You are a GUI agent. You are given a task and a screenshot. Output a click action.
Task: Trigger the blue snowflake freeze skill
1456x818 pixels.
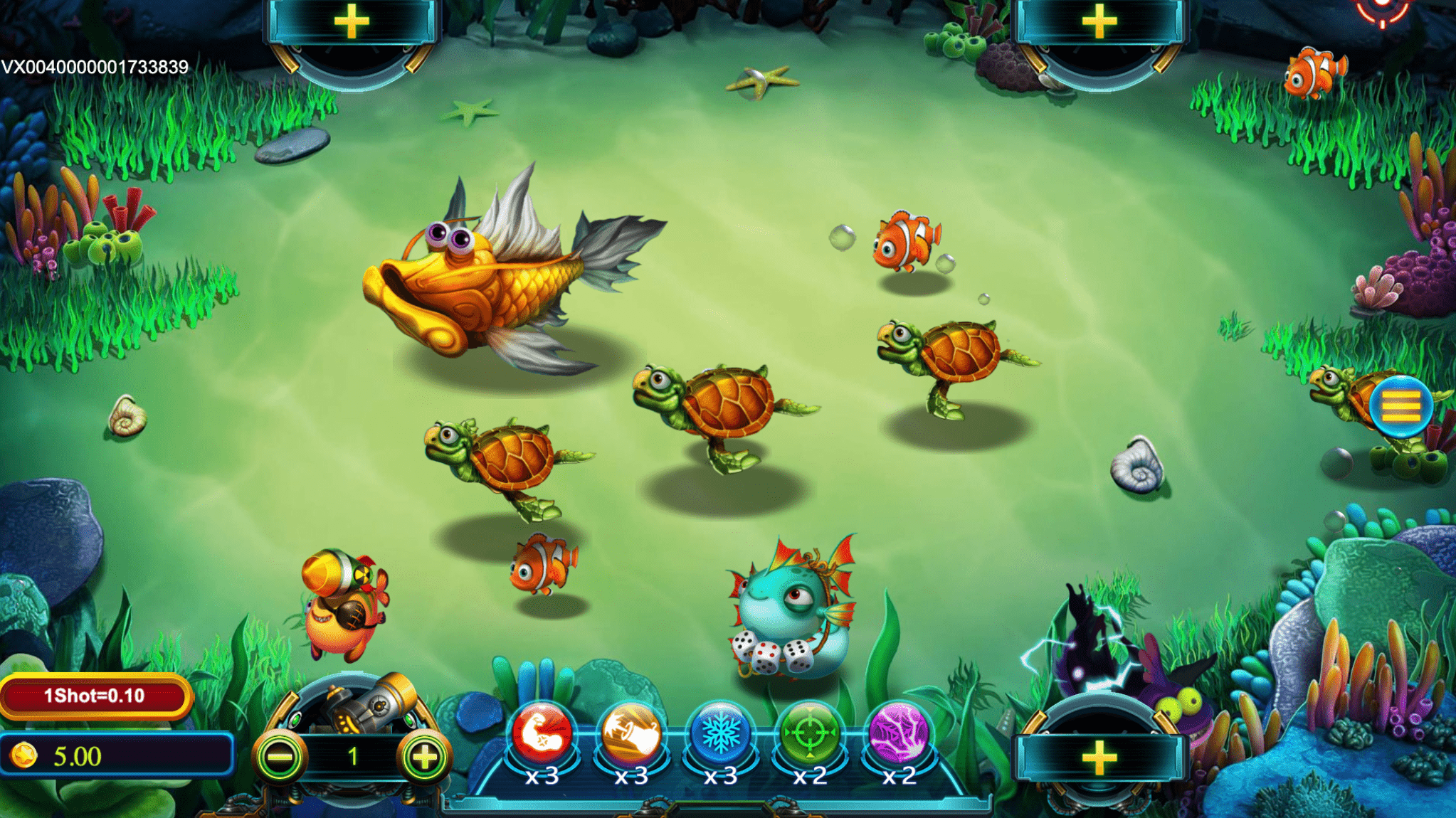[x=720, y=733]
